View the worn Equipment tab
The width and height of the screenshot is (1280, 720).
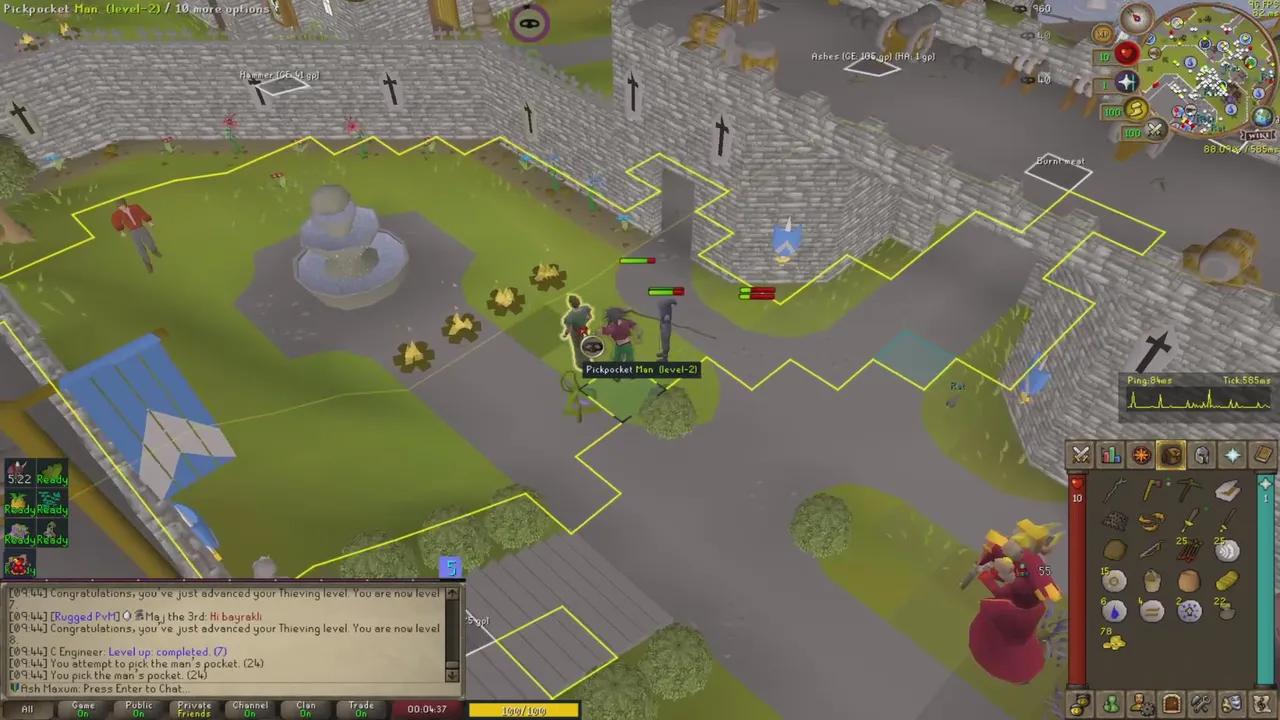tap(1201, 455)
